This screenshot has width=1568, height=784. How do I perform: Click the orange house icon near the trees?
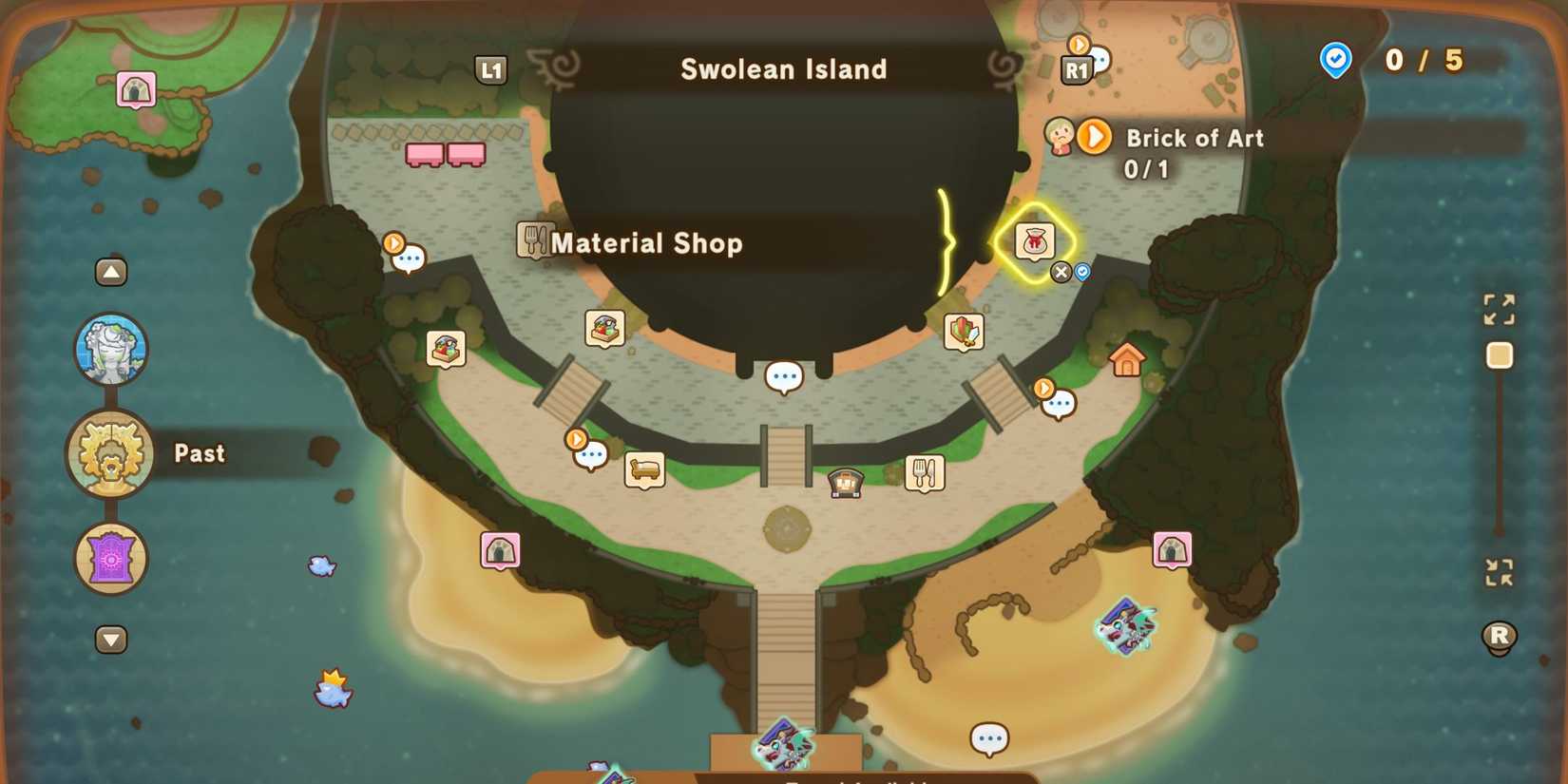pyautogui.click(x=1128, y=361)
